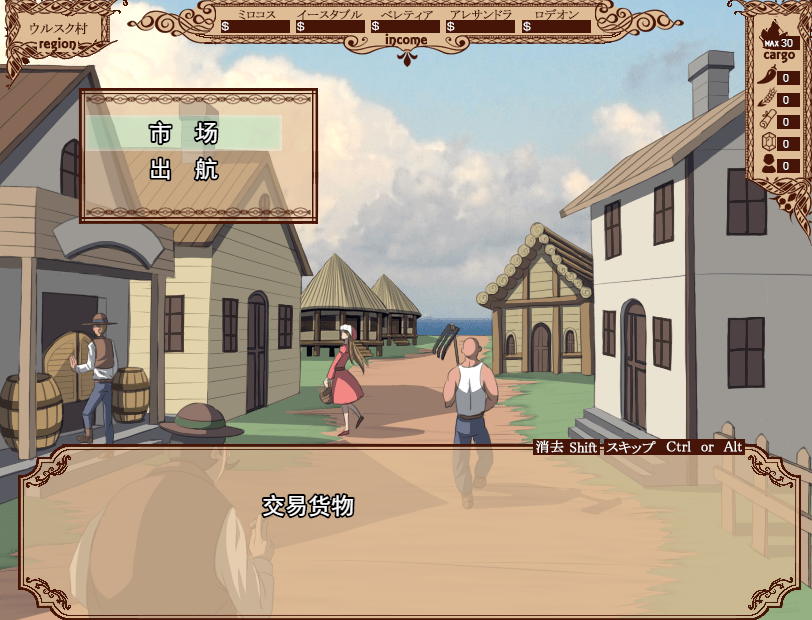Select the 市場 market menu entry
Viewport: 812px width, 620px height.
(x=184, y=133)
